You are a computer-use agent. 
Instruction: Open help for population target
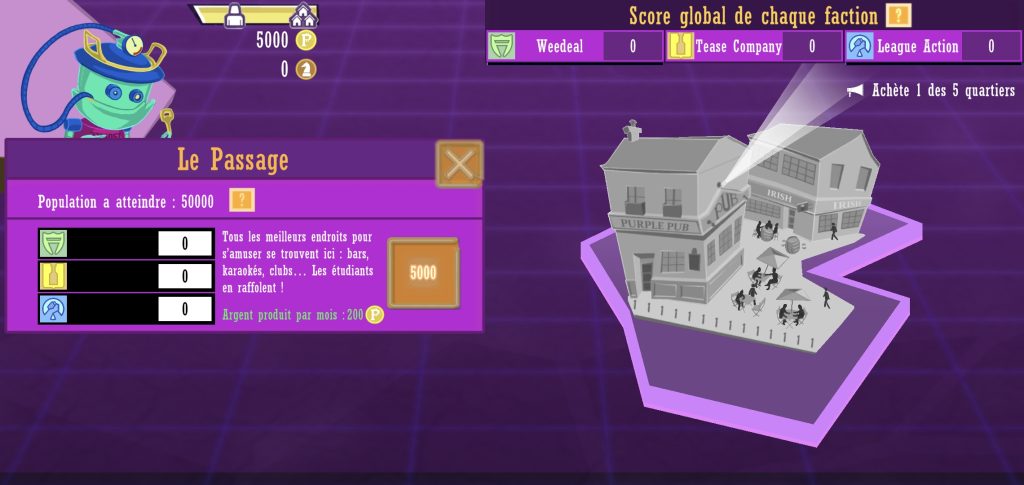tap(242, 201)
